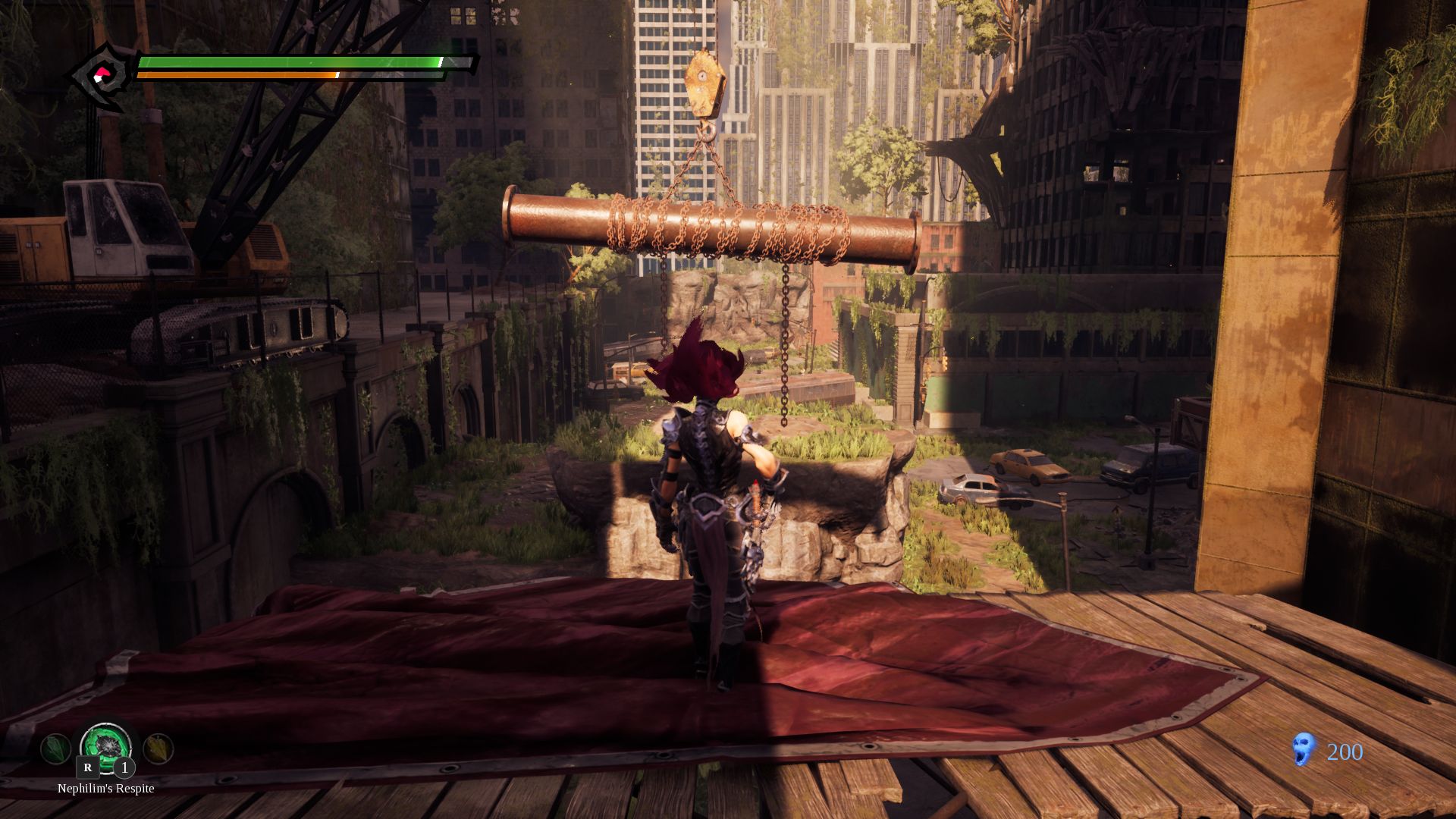Select the yellow shard consumable slot
1456x819 pixels.
coord(158,749)
